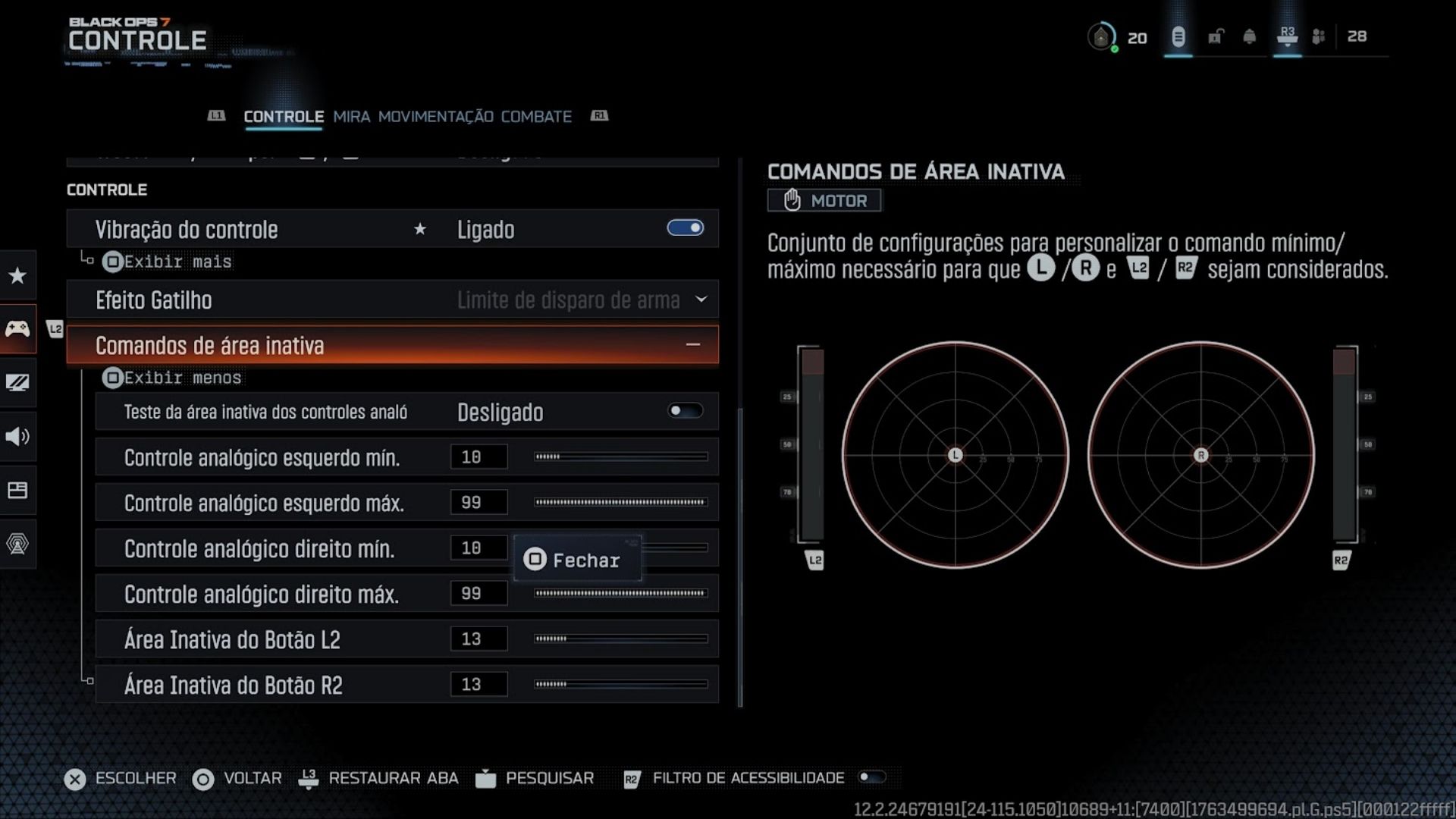Adjust Controle analógico direito máx. slider

(620, 593)
